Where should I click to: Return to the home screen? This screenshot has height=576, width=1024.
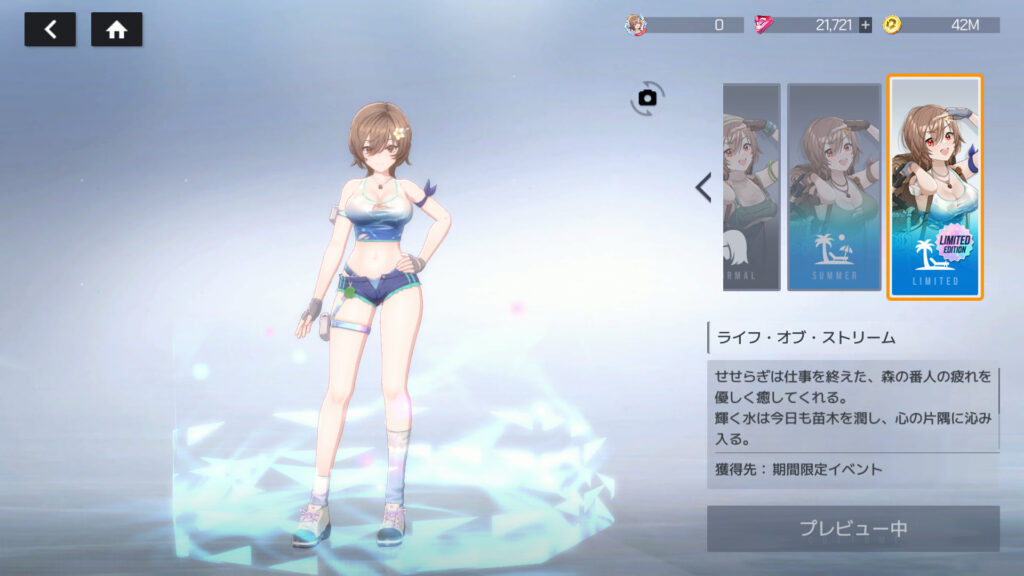click(116, 30)
